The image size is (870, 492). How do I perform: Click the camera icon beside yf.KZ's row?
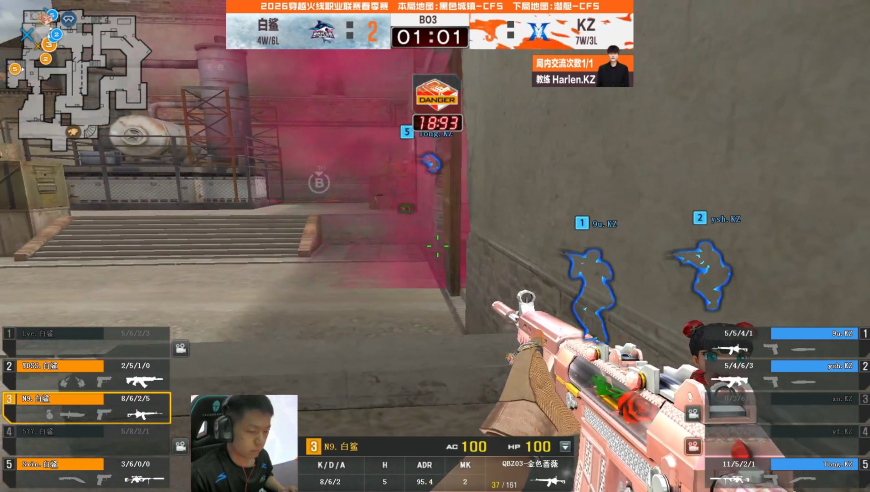(x=689, y=445)
